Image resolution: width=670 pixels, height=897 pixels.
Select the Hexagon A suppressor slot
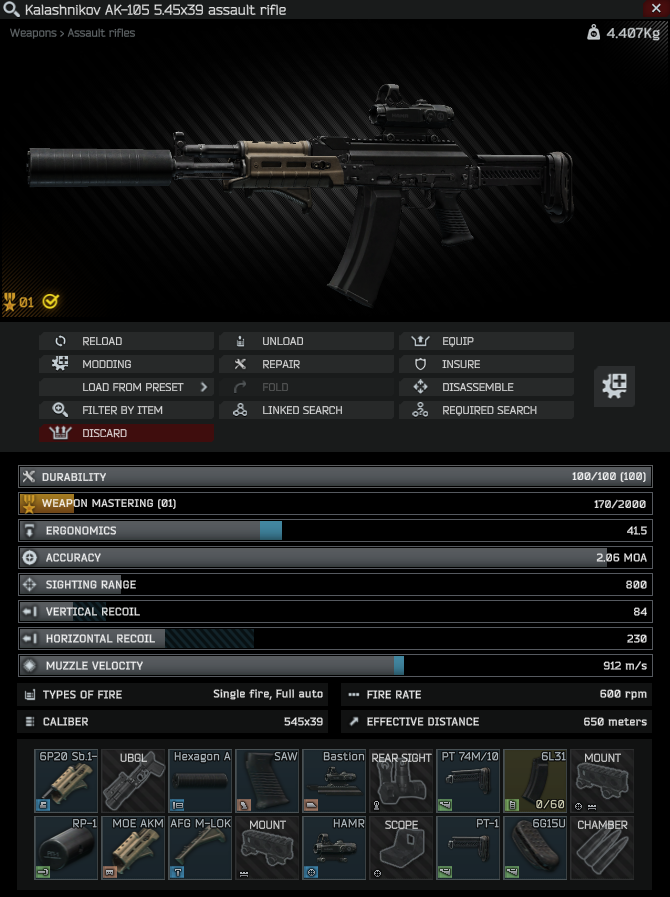pyautogui.click(x=200, y=780)
